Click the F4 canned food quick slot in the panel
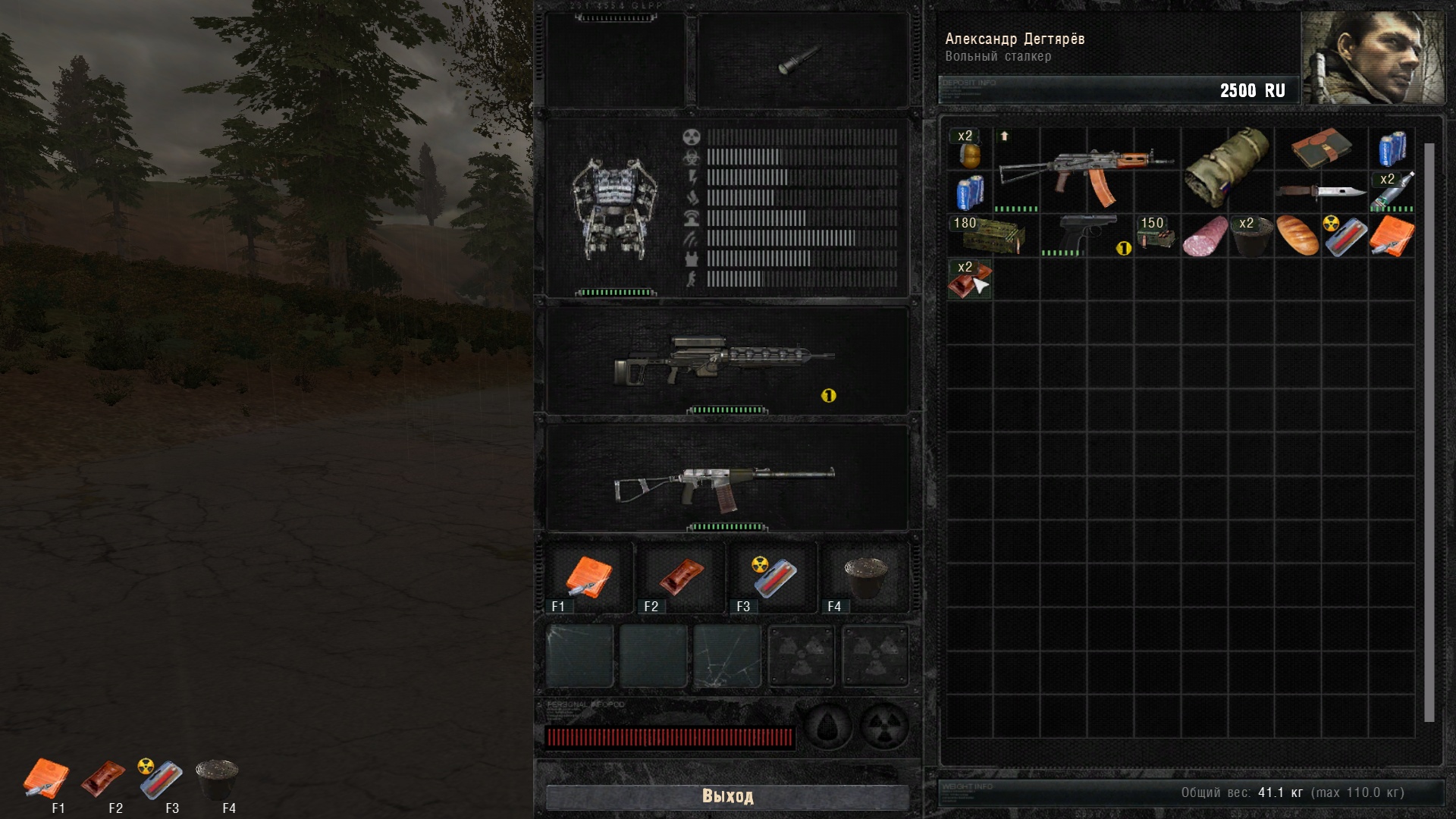1456x819 pixels. coord(865,578)
